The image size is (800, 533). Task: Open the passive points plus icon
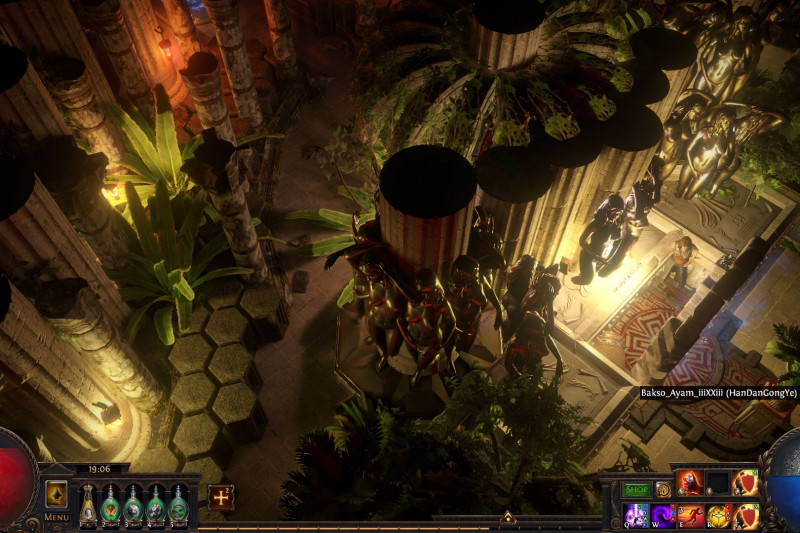[220, 497]
